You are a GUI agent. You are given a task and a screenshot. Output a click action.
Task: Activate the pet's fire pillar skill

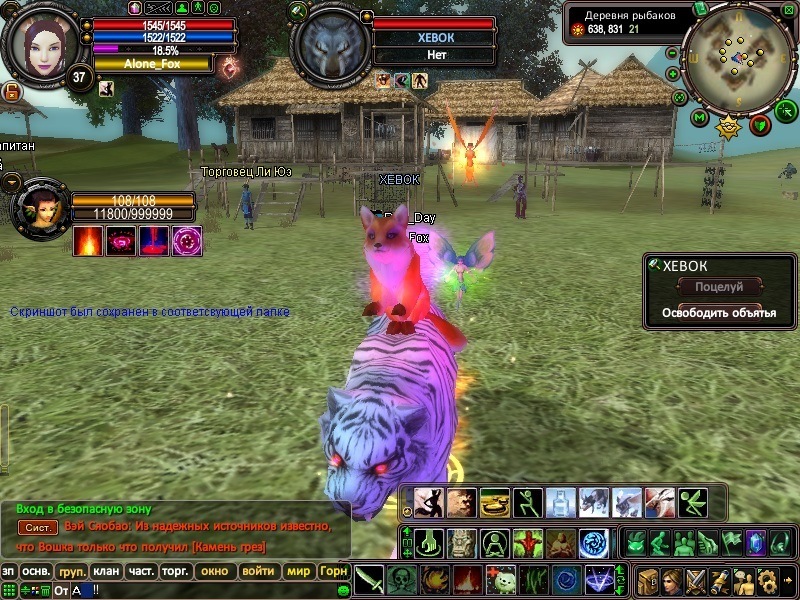point(155,241)
